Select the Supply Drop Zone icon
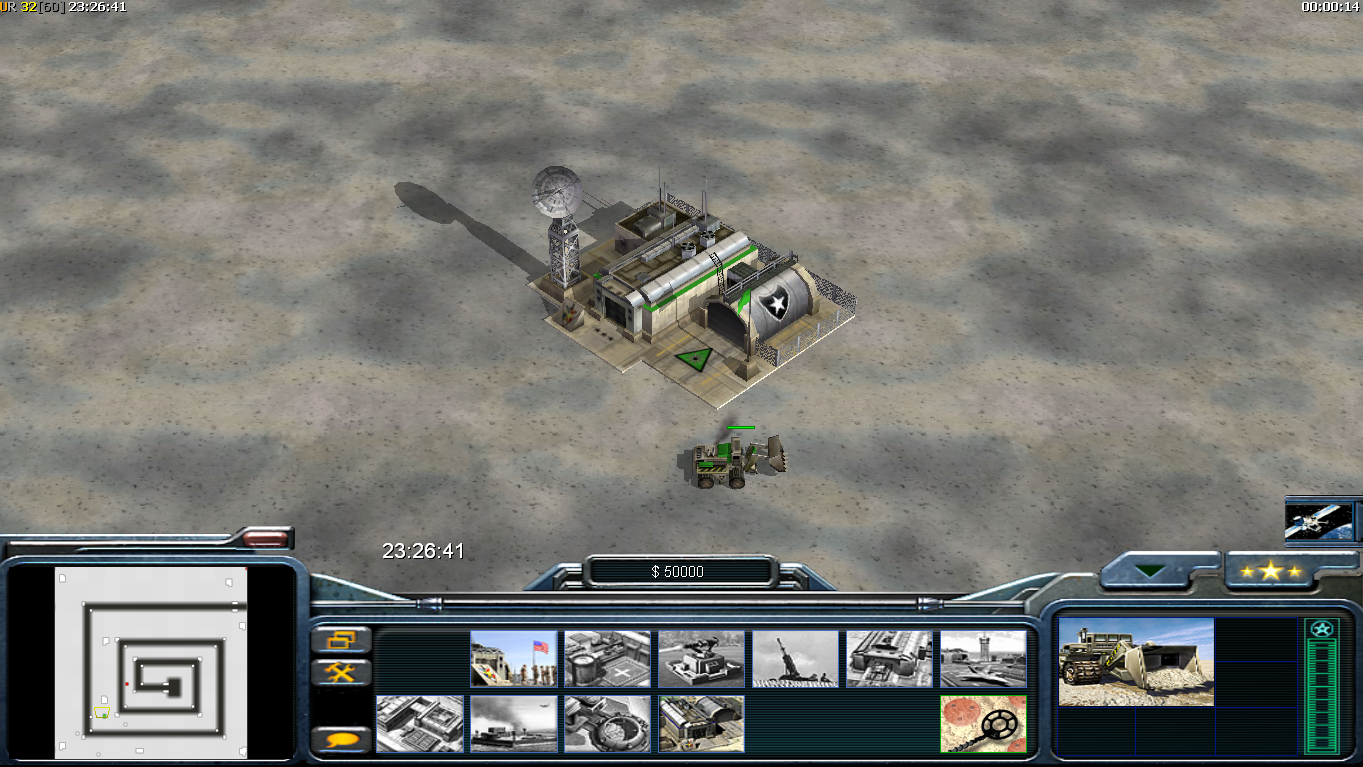 [514, 724]
